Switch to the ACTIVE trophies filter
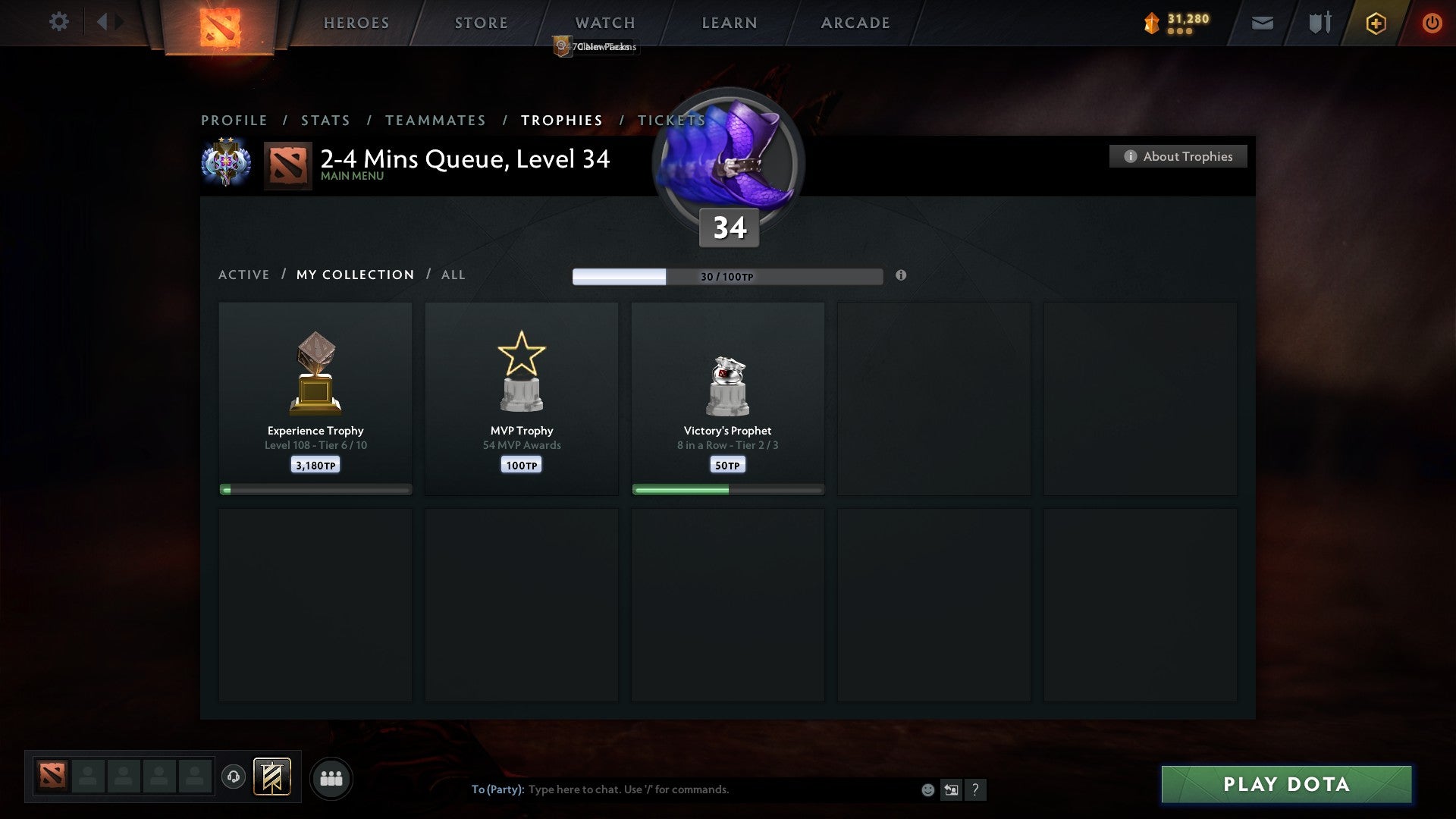The height and width of the screenshot is (819, 1456). point(243,275)
